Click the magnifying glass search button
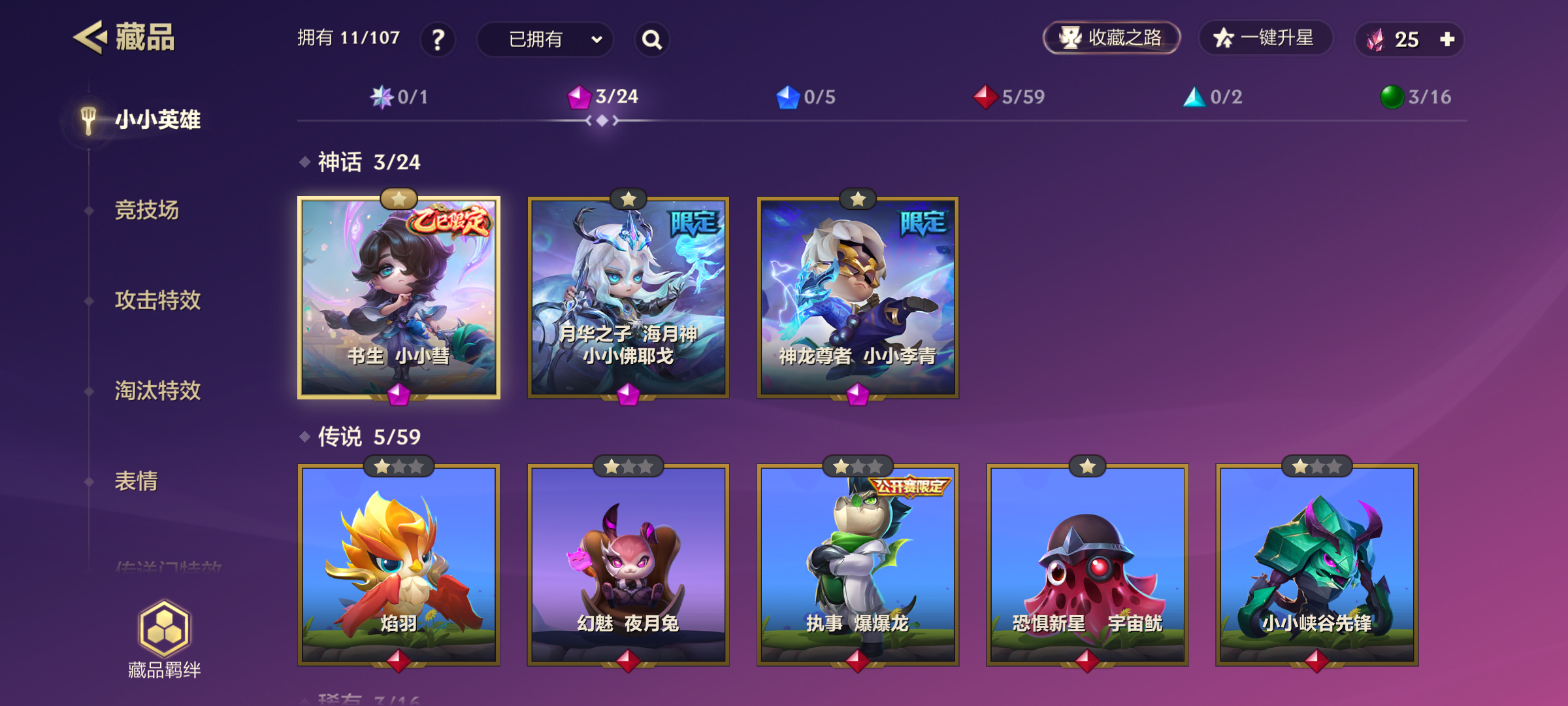The image size is (1568, 706). [651, 39]
